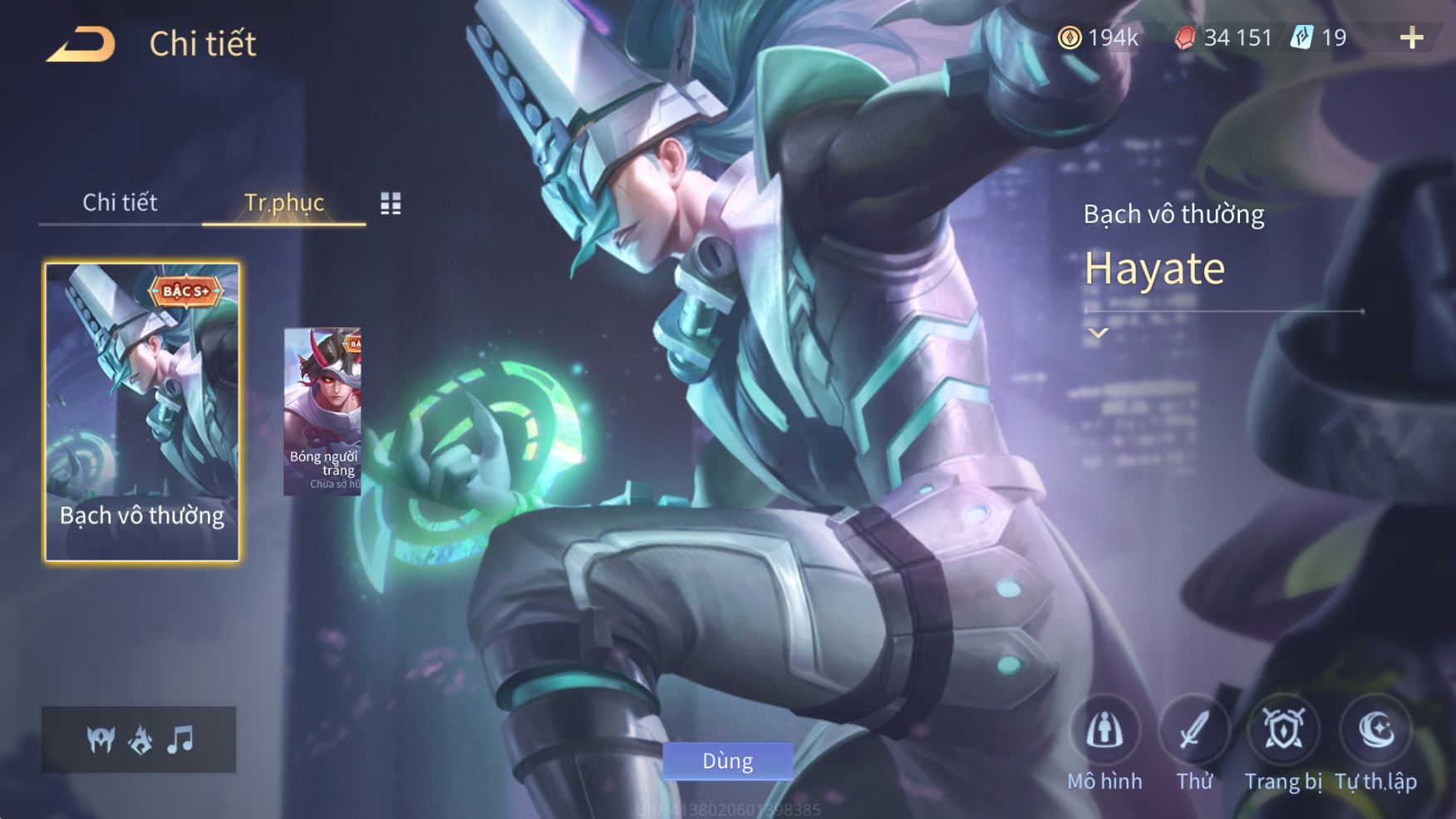Select the Tr.phục tab
Viewport: 1456px width, 819px height.
tap(283, 202)
